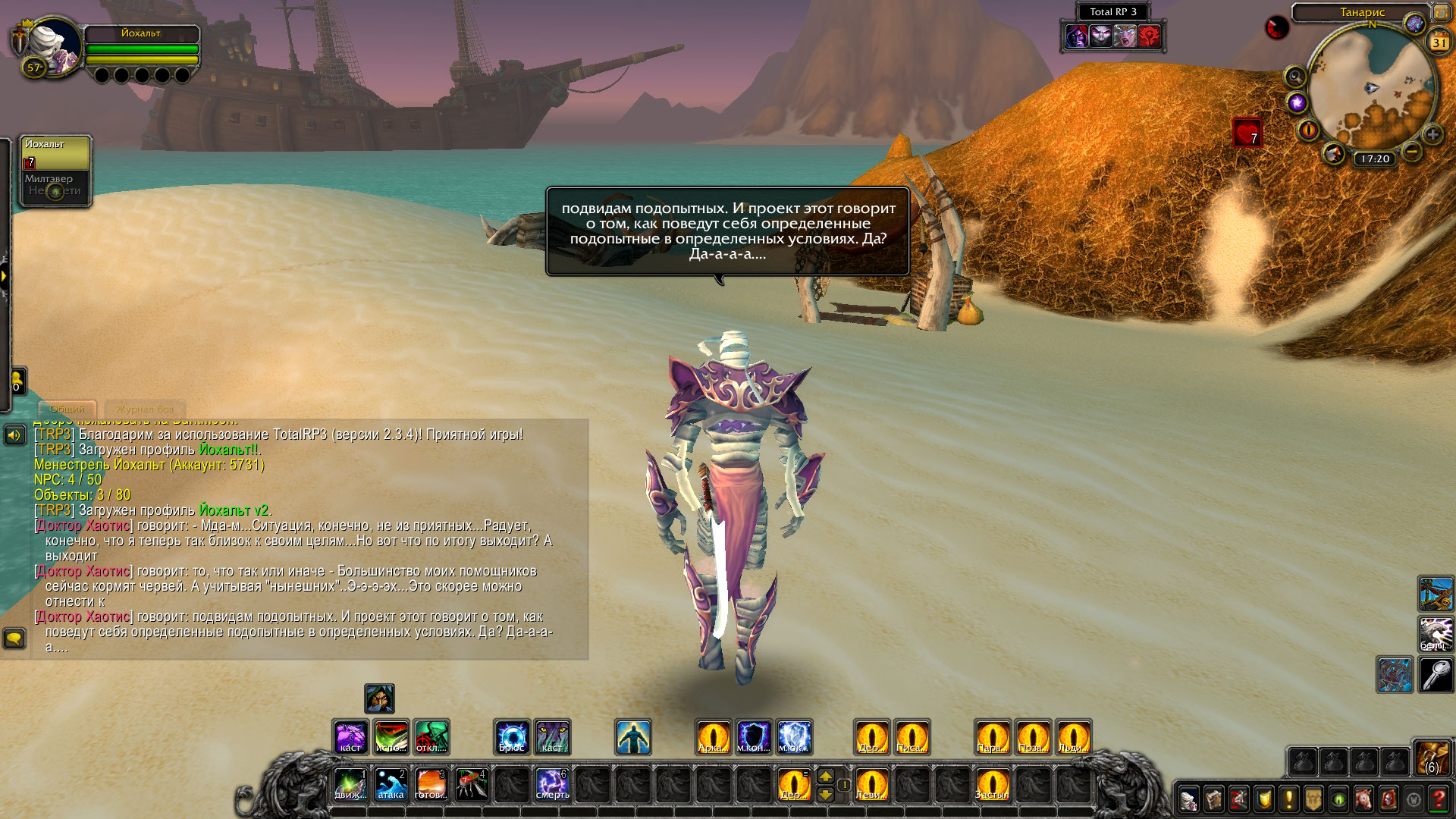Open the chat menu speech bubble button

(x=14, y=639)
